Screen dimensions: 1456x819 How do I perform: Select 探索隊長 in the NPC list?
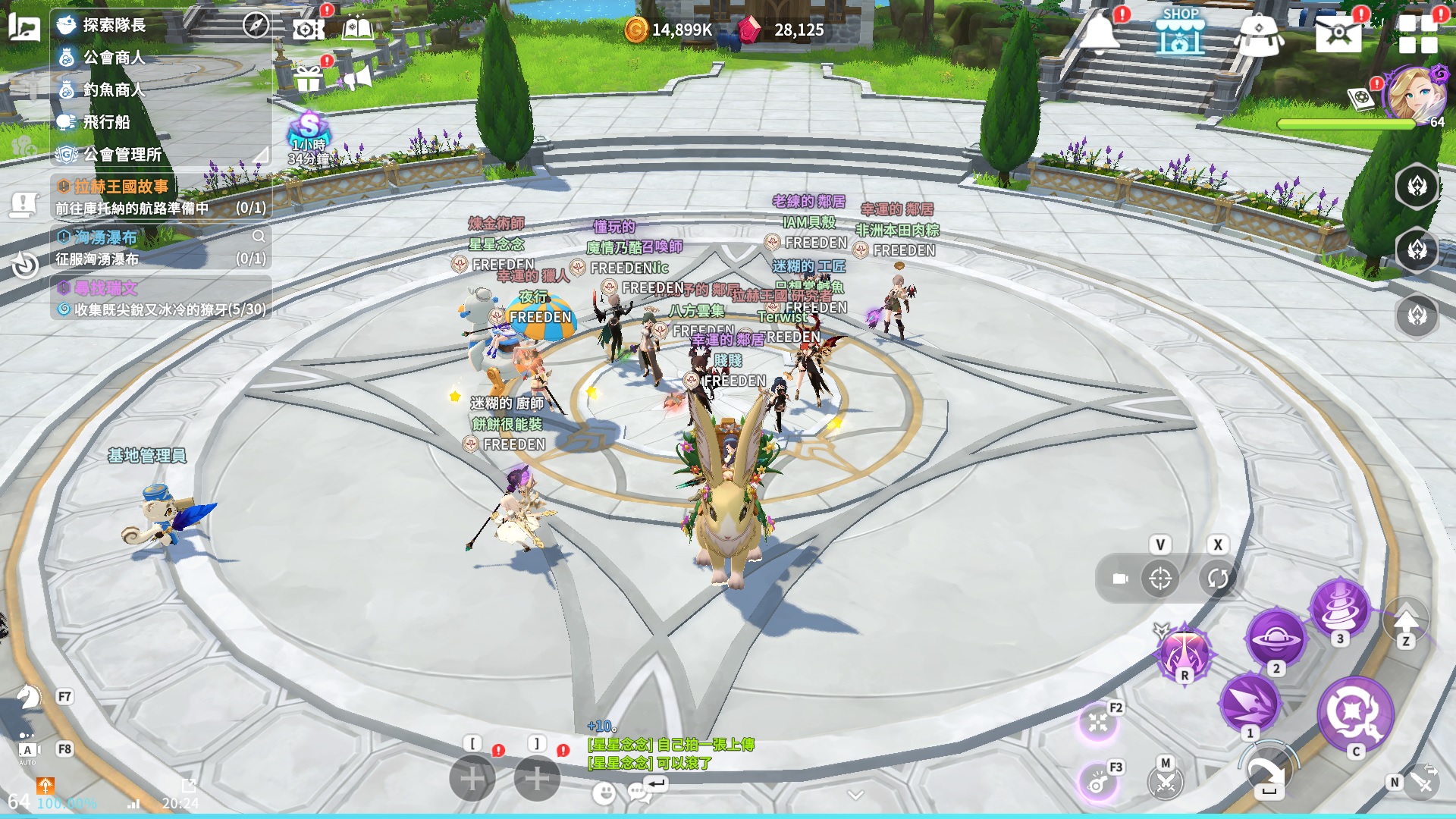(x=114, y=25)
